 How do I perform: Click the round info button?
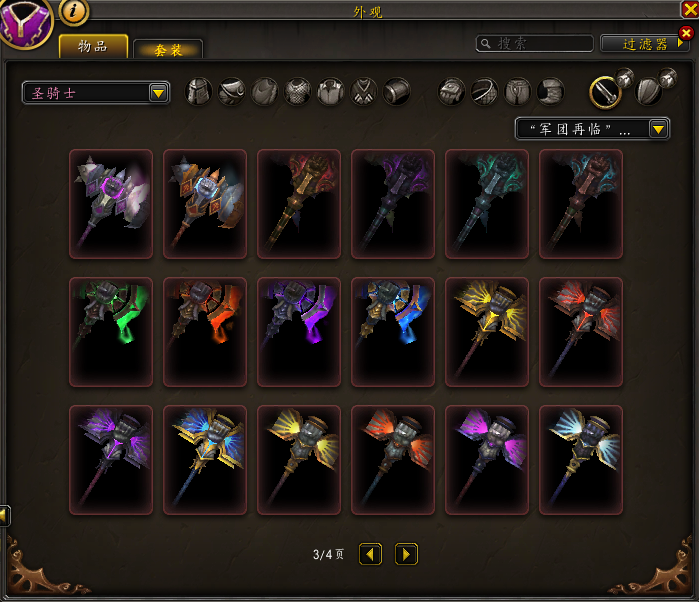(74, 12)
